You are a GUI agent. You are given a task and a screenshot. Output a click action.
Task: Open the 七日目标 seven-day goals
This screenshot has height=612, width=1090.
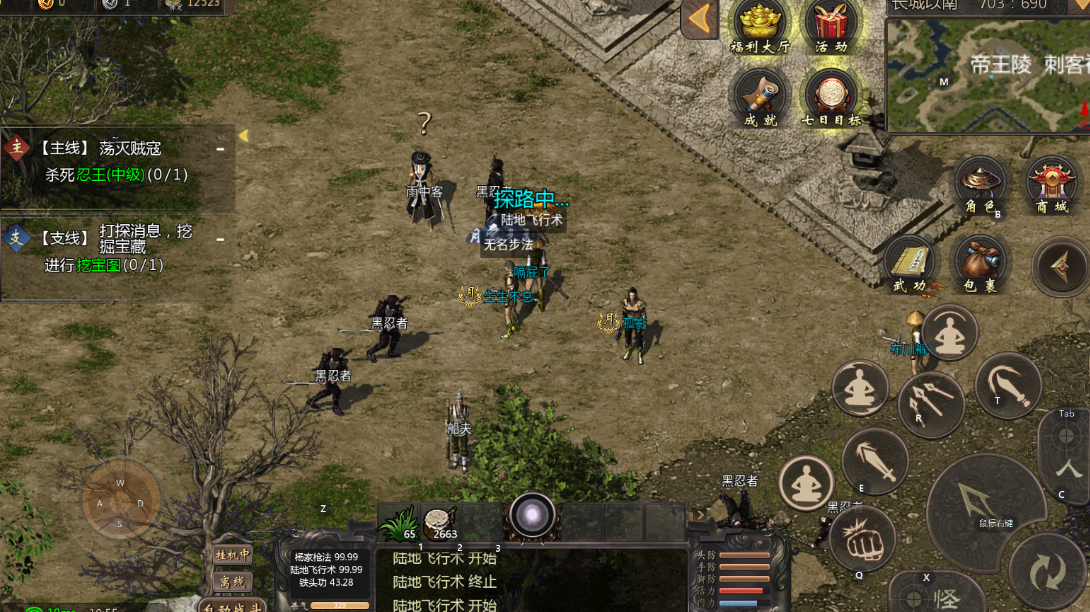coord(830,97)
